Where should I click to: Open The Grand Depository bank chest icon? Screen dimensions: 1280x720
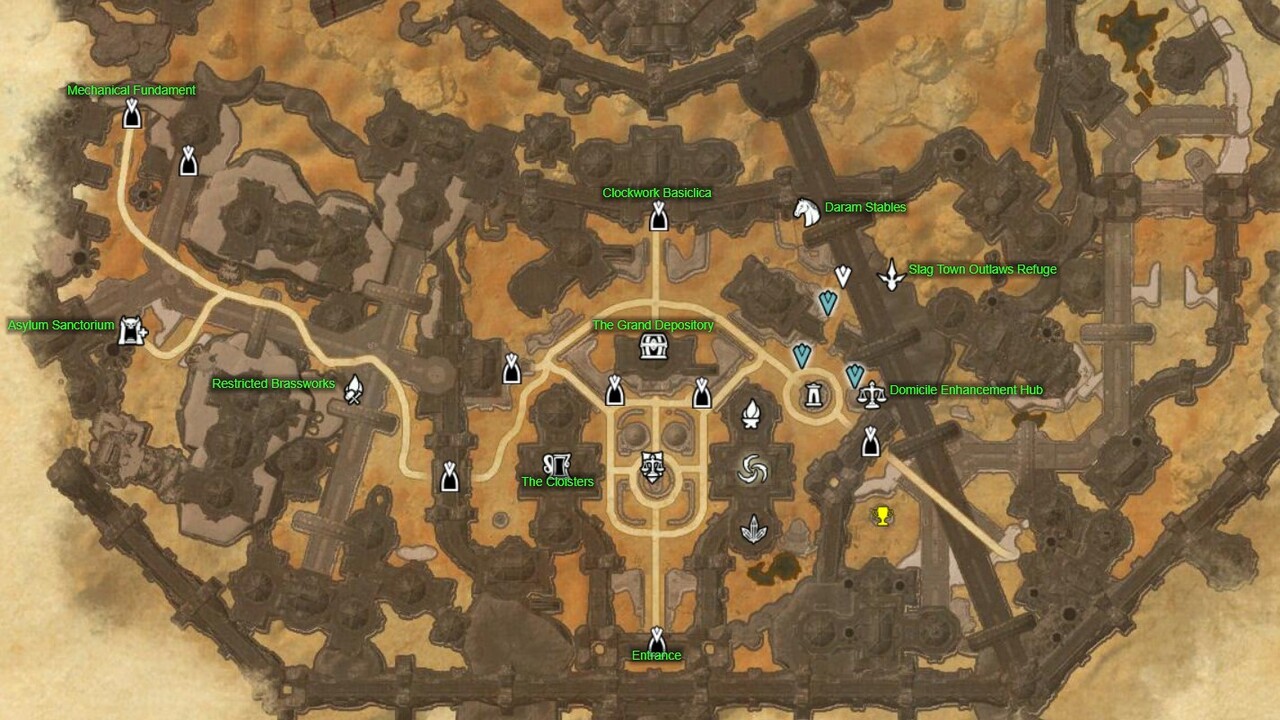[x=652, y=347]
